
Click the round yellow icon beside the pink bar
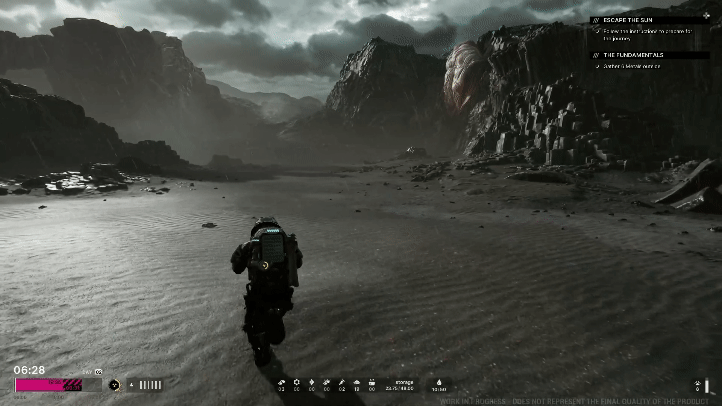(114, 385)
